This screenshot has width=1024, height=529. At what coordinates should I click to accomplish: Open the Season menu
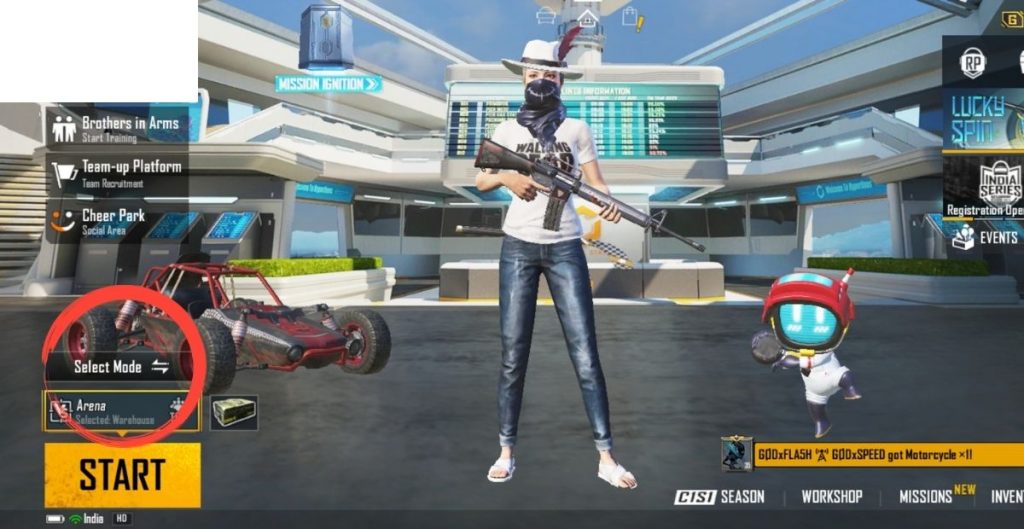click(x=720, y=496)
